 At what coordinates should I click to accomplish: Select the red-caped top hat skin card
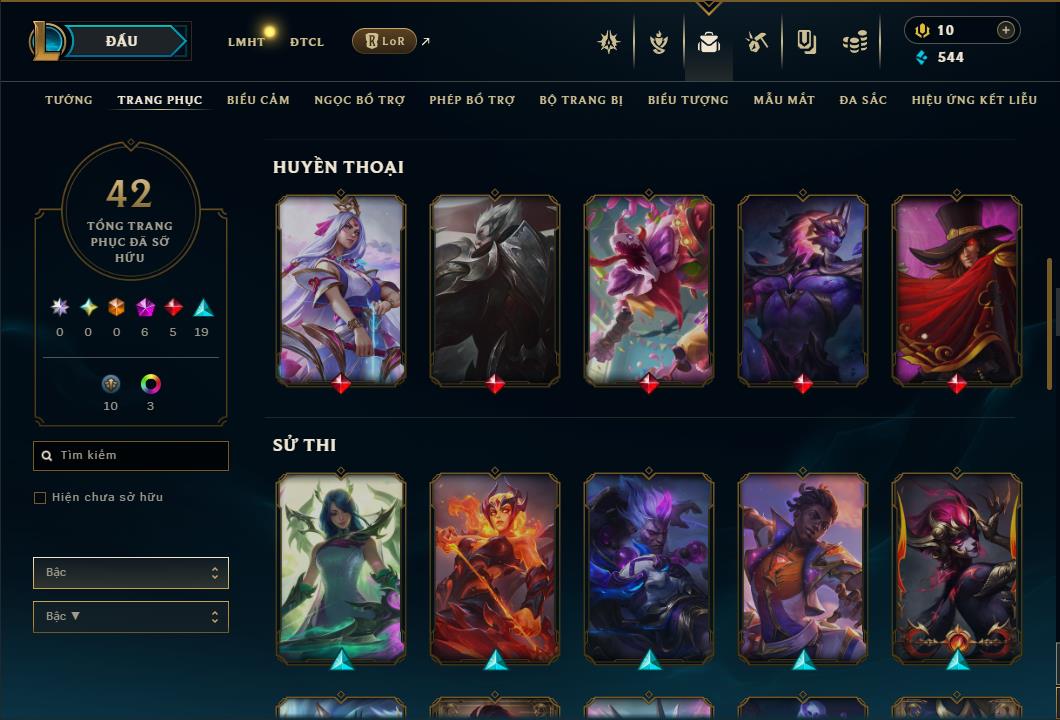[x=957, y=288]
